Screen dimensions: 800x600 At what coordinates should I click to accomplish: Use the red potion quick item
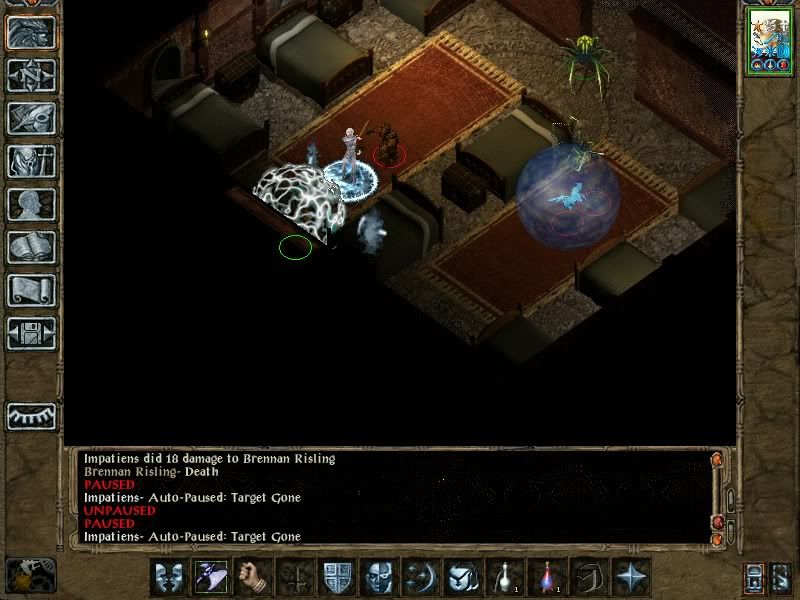pyautogui.click(x=546, y=577)
